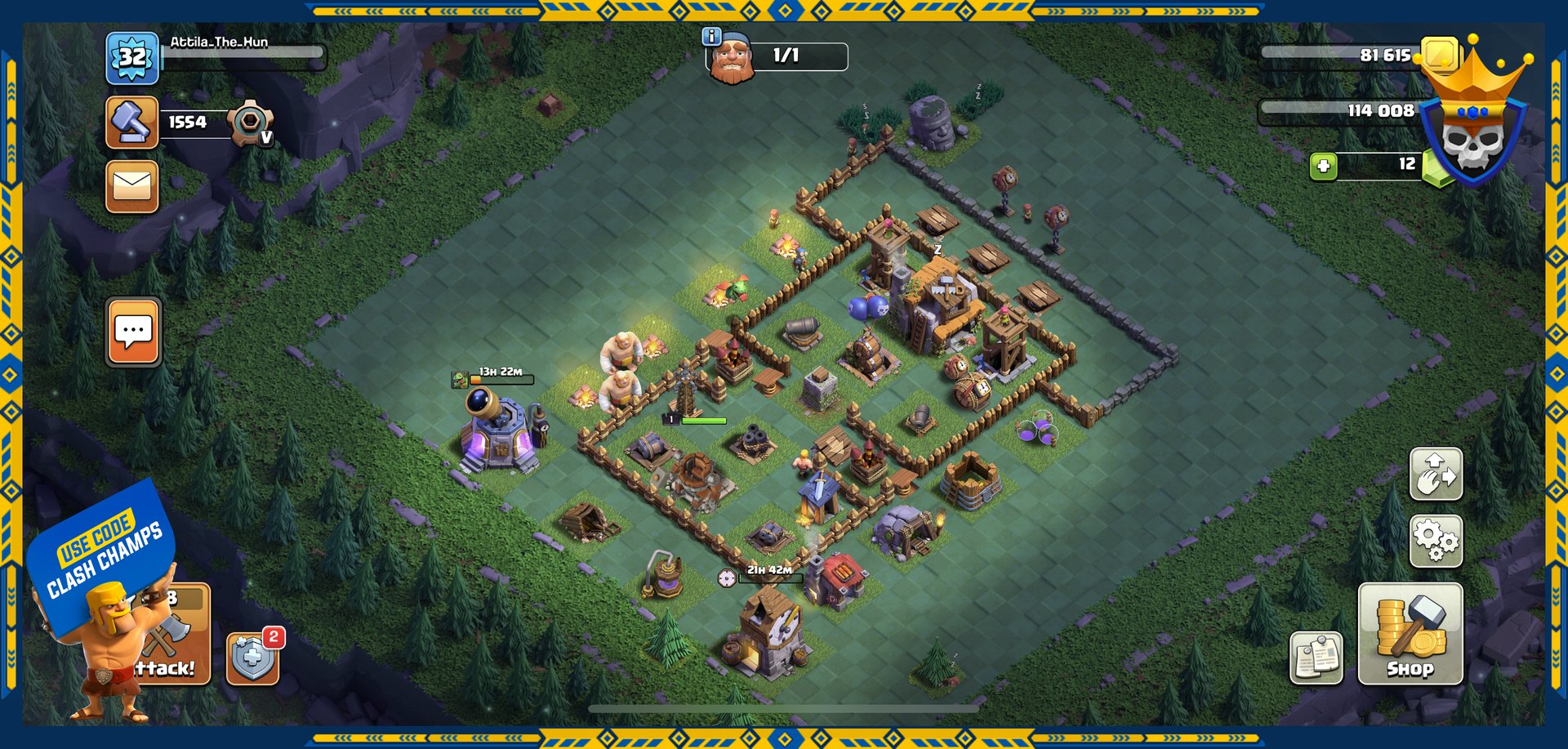Click the gear league badge marked V
1568x749 pixels.
tap(250, 123)
